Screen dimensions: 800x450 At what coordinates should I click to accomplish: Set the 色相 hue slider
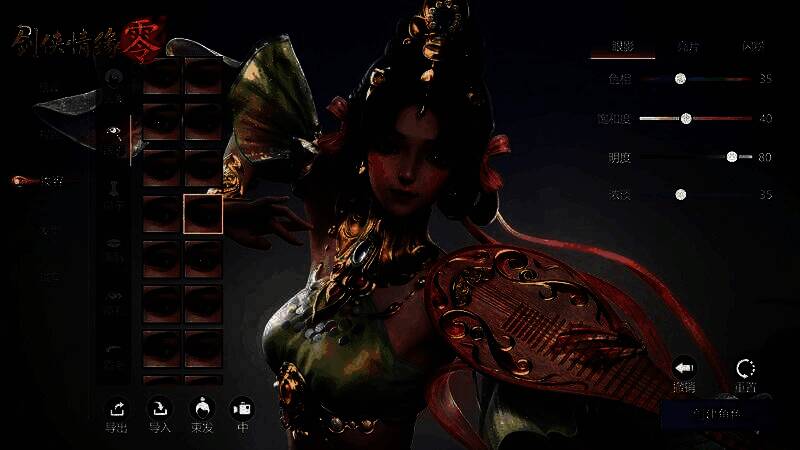pyautogui.click(x=680, y=78)
